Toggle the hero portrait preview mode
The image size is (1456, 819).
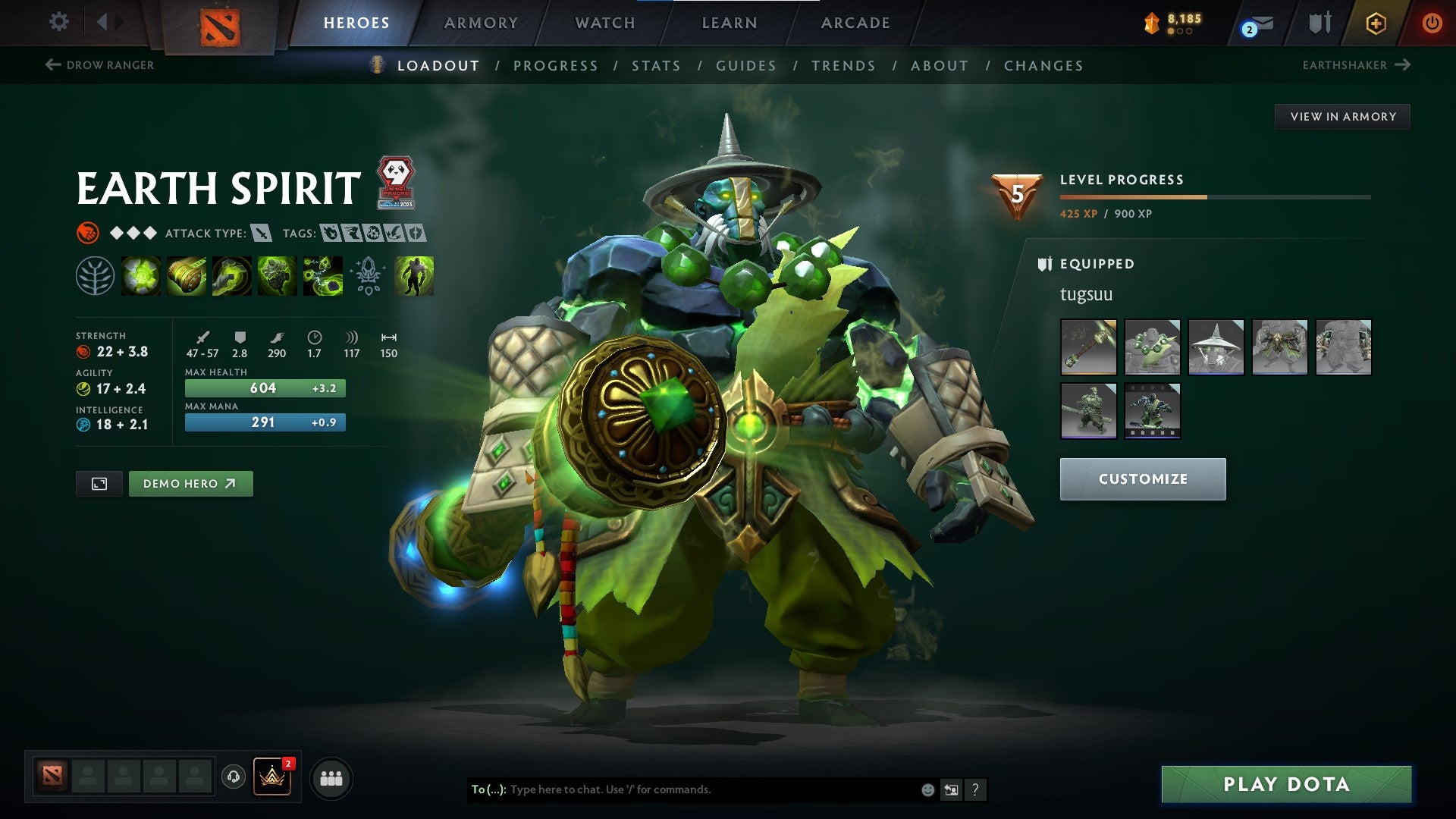tap(99, 483)
